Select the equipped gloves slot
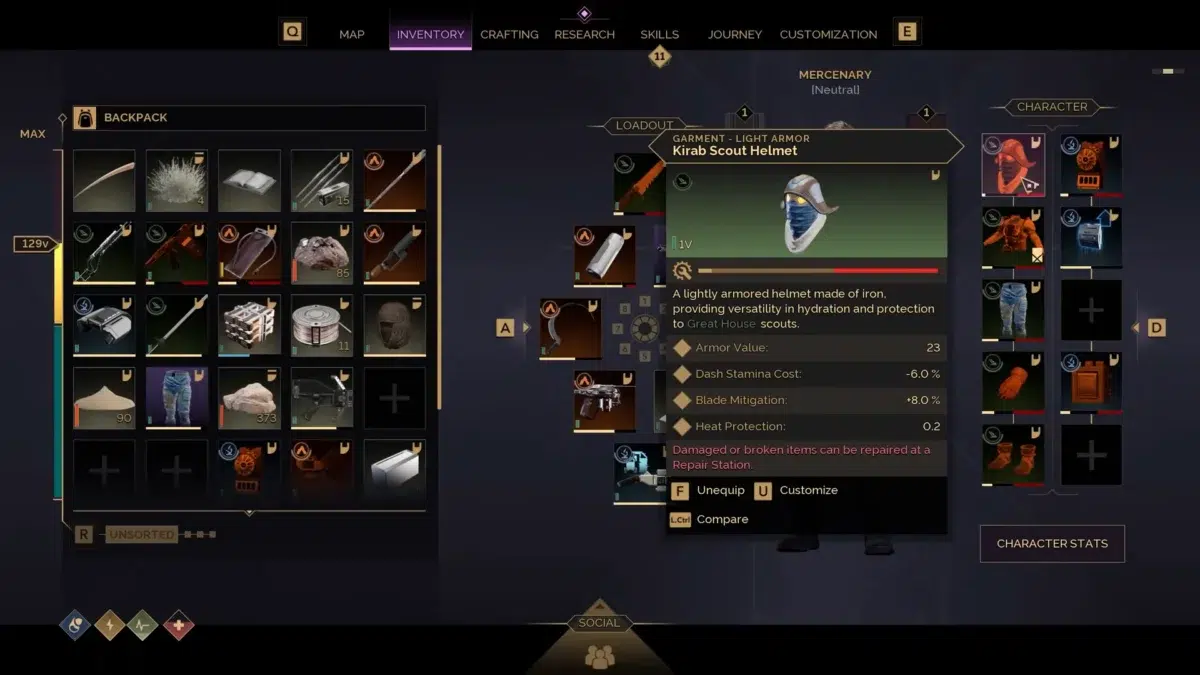The width and height of the screenshot is (1200, 675). [x=1013, y=382]
